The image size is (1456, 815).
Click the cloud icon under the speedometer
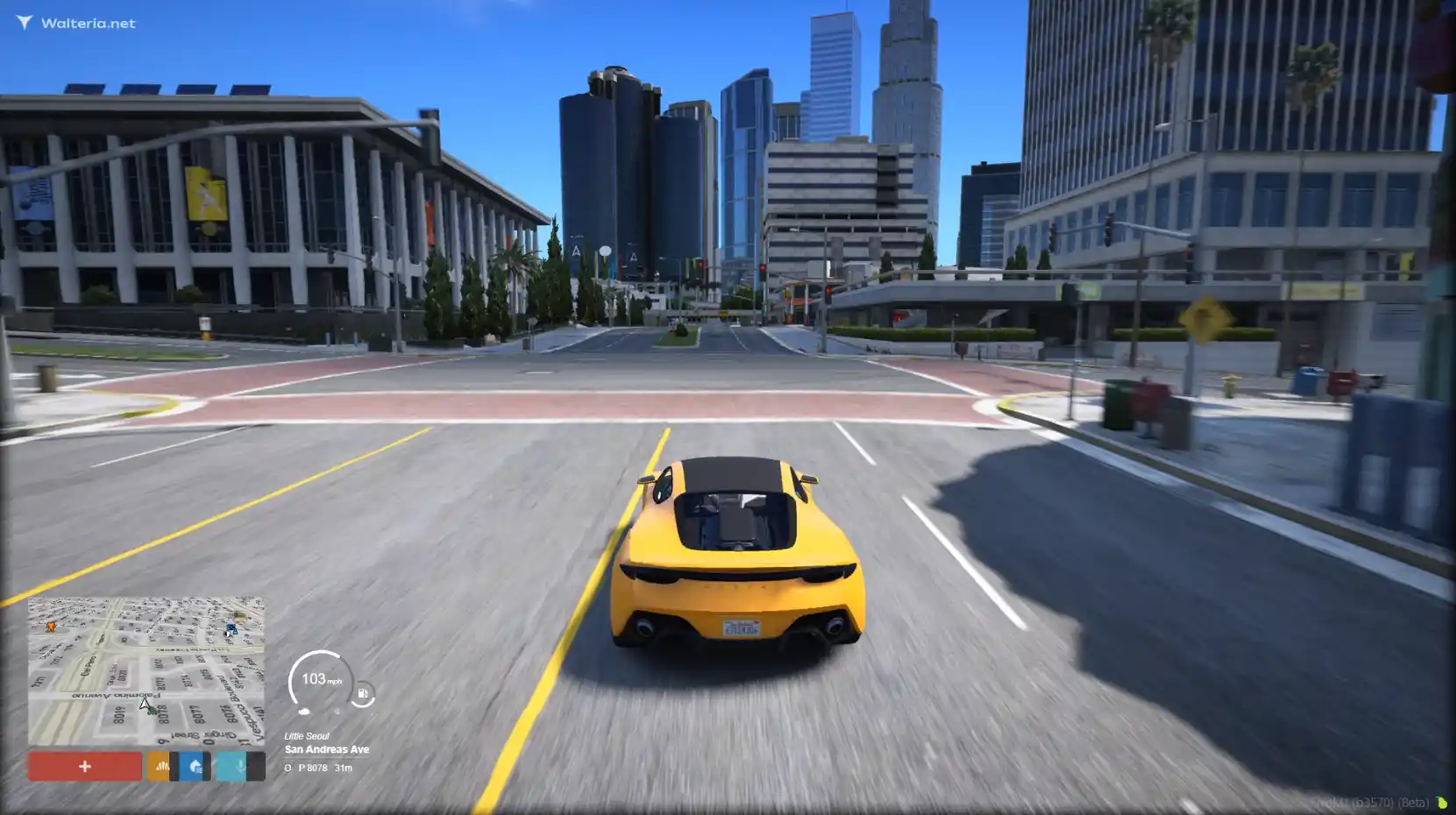click(x=305, y=710)
